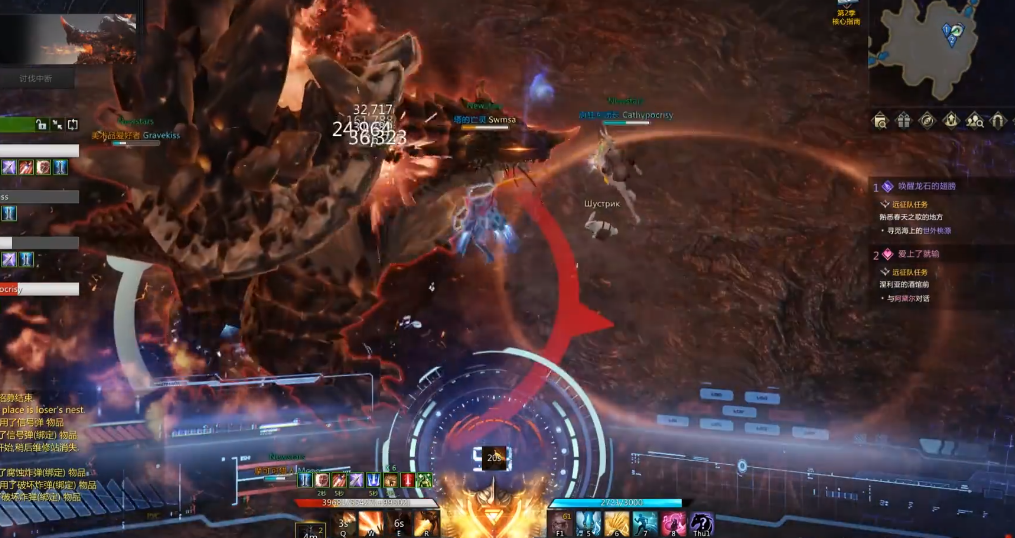
Task: Click the magnifier search icon under the minimap
Action: point(880,121)
